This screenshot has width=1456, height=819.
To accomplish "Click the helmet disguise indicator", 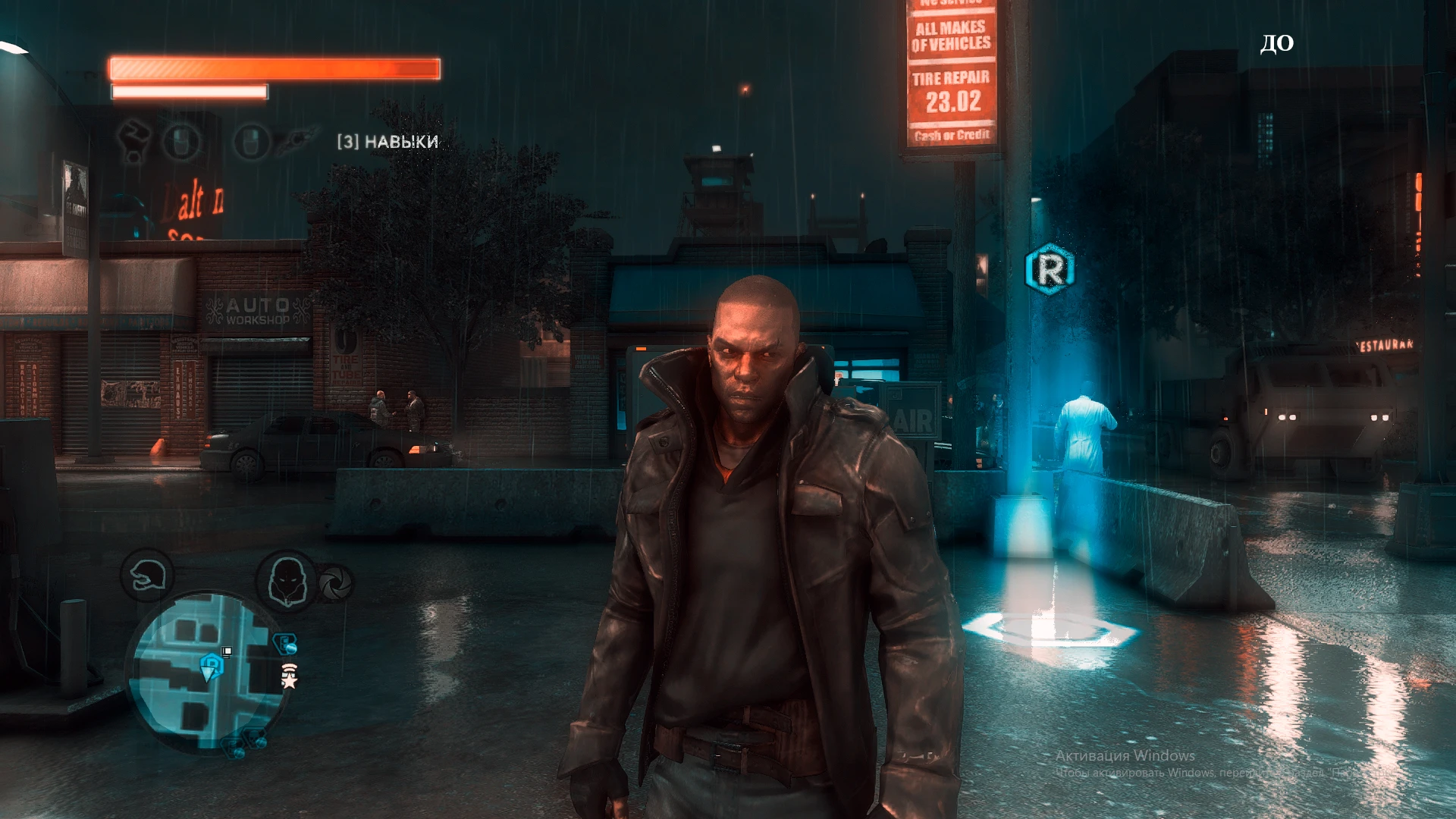I will tap(148, 576).
